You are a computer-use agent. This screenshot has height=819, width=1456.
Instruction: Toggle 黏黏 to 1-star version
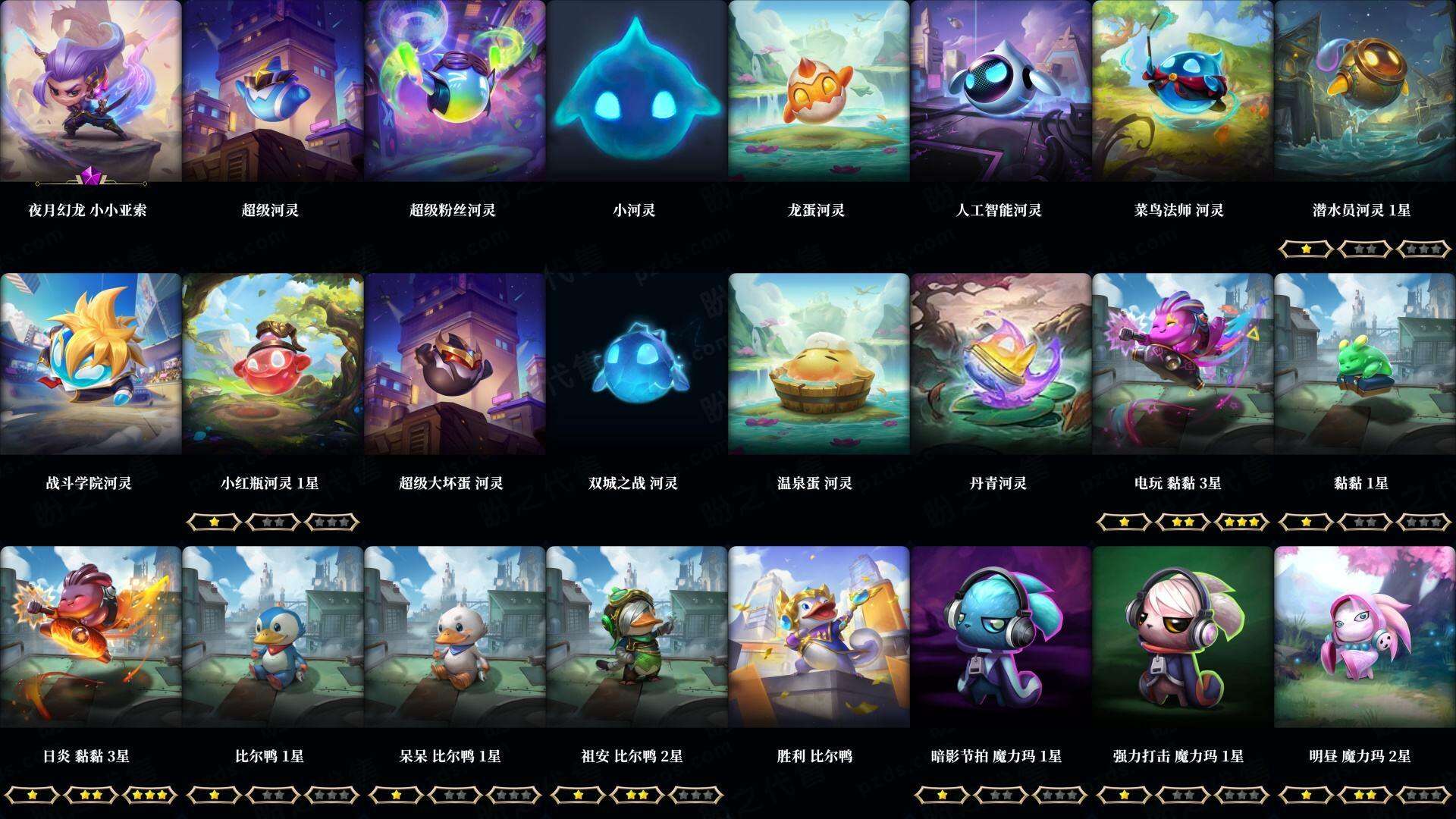coord(1306,522)
